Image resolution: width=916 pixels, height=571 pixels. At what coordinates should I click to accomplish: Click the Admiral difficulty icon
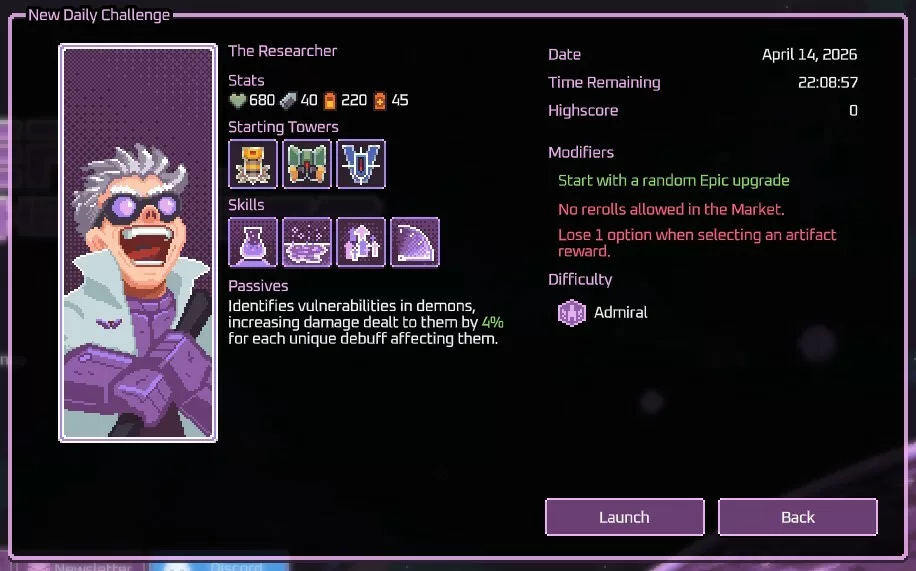(571, 313)
